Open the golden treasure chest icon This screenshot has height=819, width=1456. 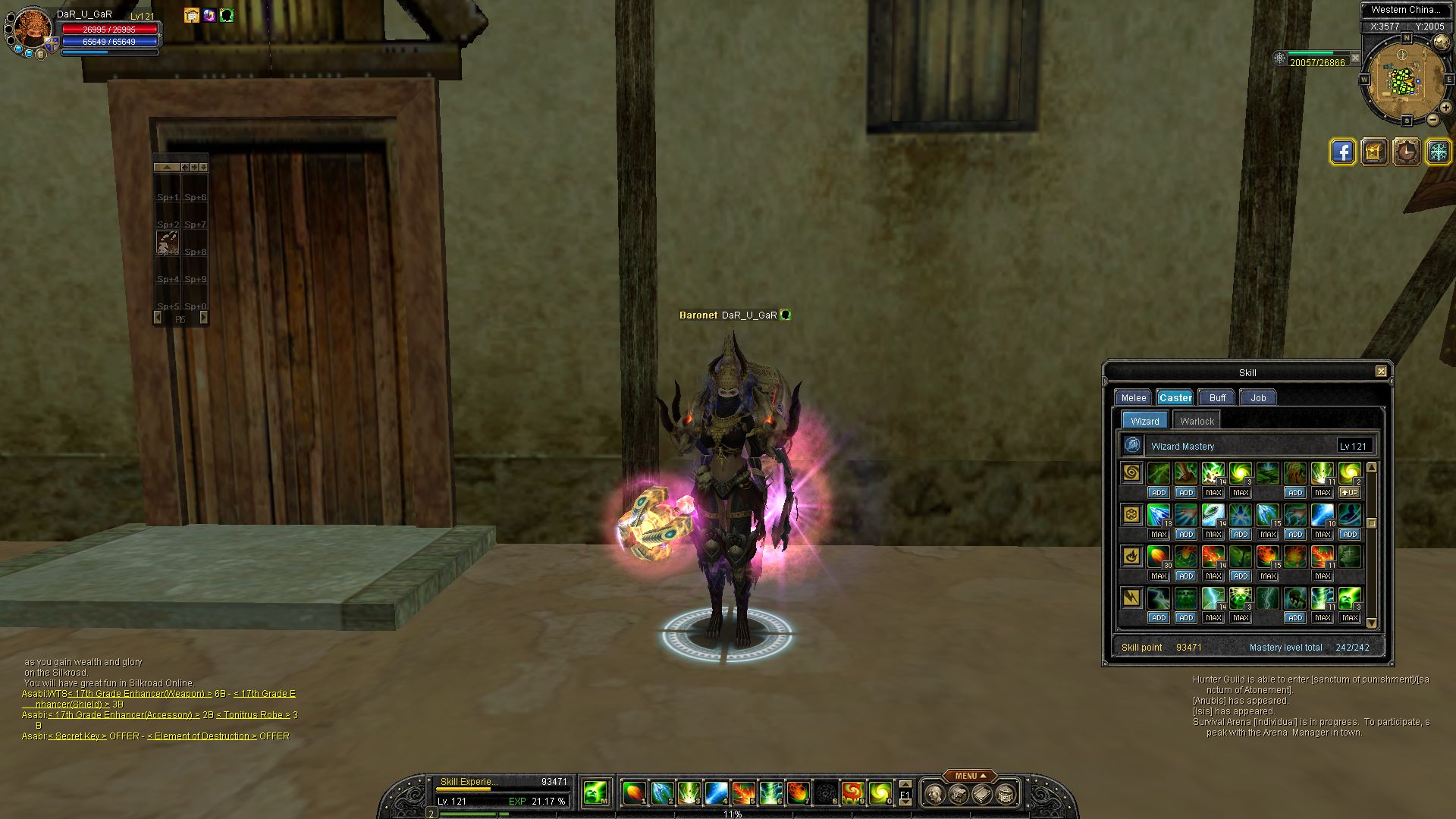(x=1374, y=152)
